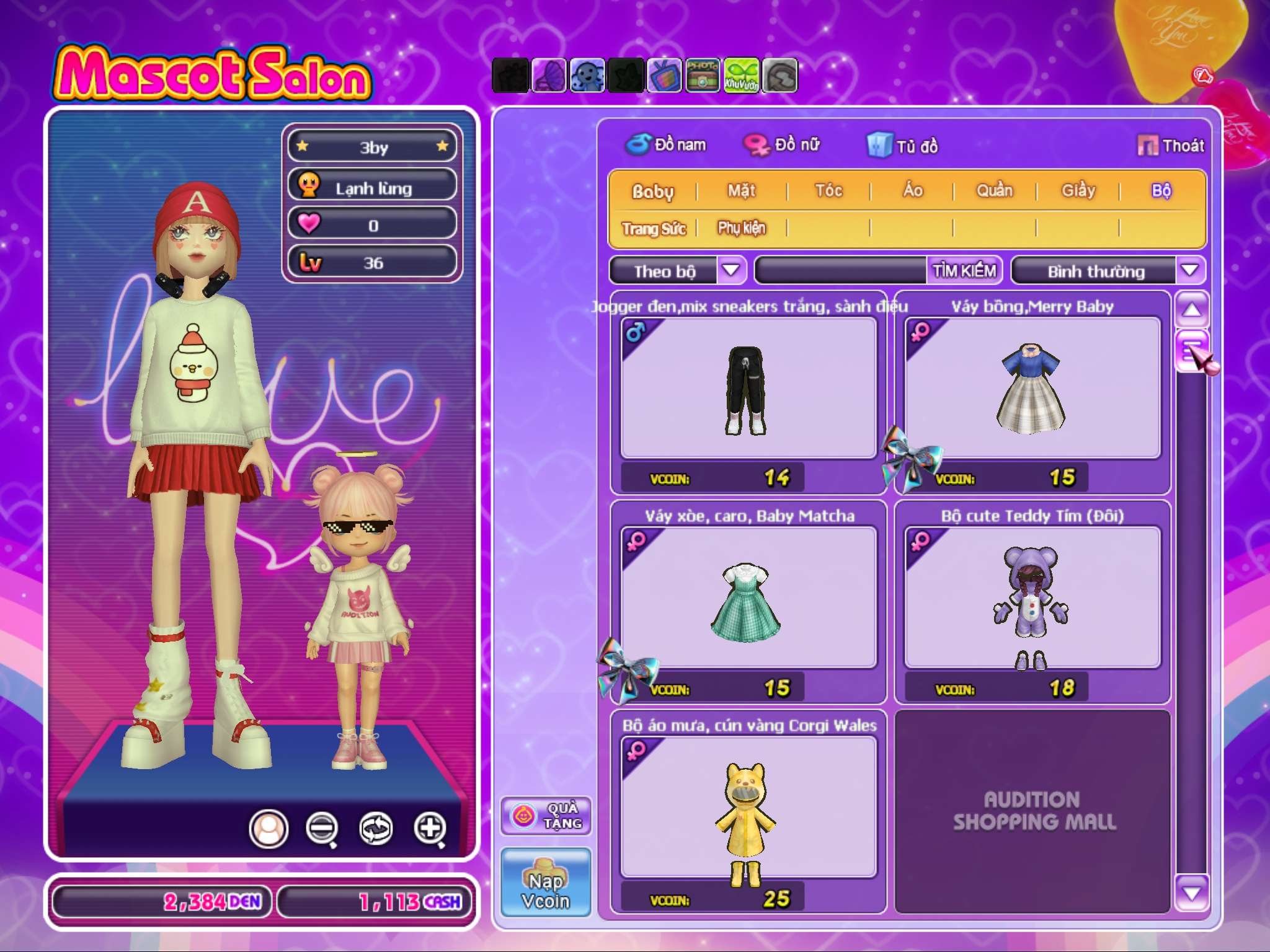Pick the Váy bông Merry Baby dress
The image size is (1270, 952).
pyautogui.click(x=1032, y=389)
